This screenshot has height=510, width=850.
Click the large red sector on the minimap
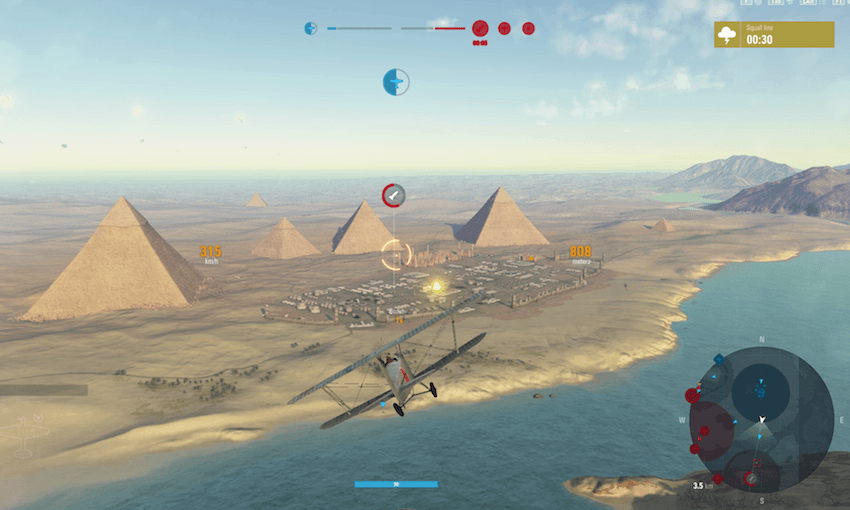tap(711, 432)
